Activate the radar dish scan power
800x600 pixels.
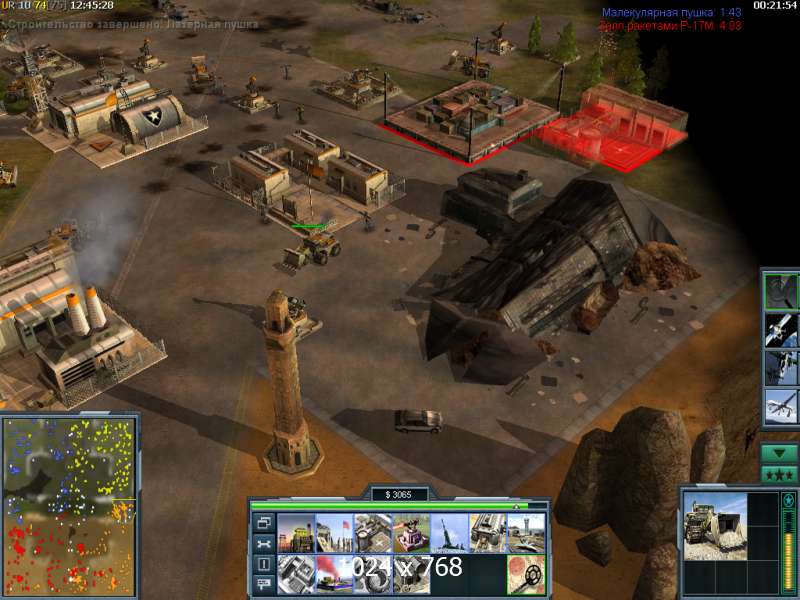pyautogui.click(x=780, y=291)
